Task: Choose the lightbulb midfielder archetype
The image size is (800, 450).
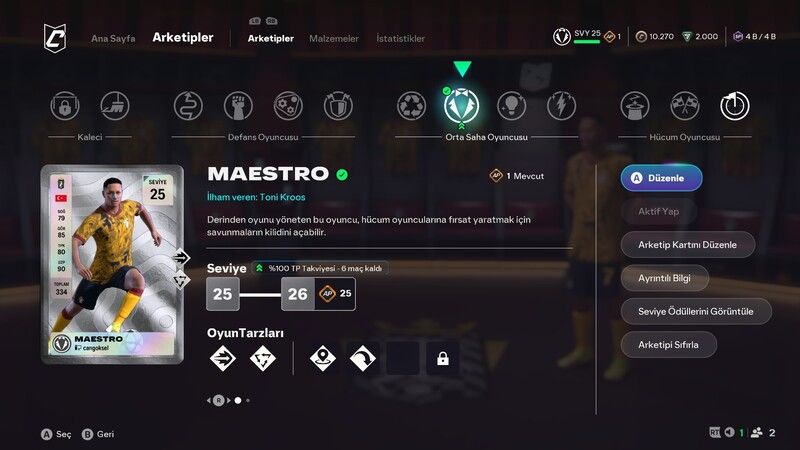Action: pyautogui.click(x=511, y=106)
